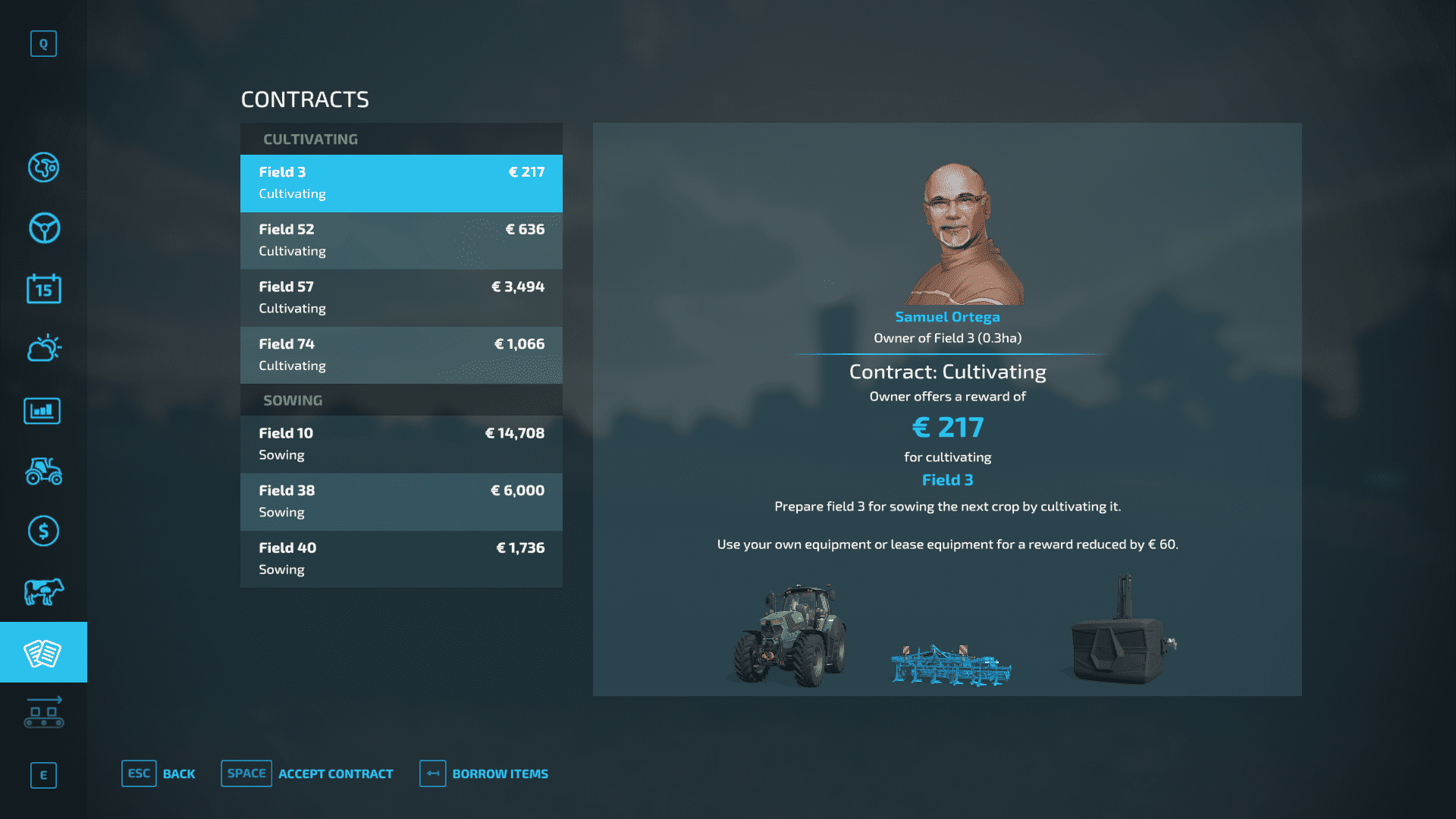Open the dollar finances tab

click(43, 531)
